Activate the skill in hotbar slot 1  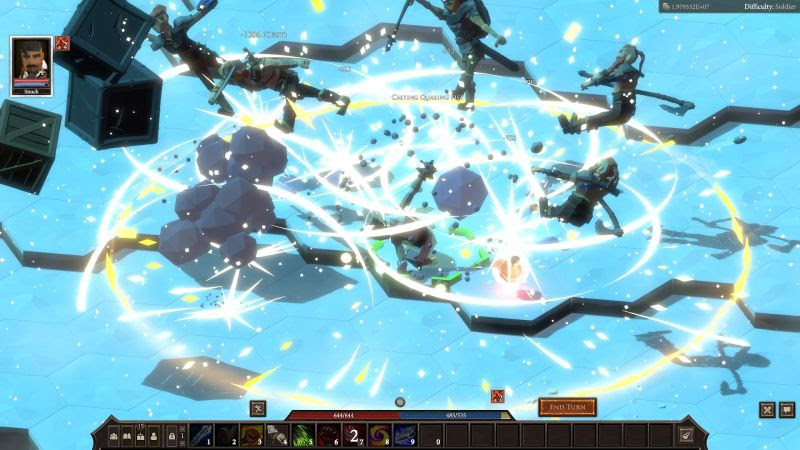pos(201,435)
